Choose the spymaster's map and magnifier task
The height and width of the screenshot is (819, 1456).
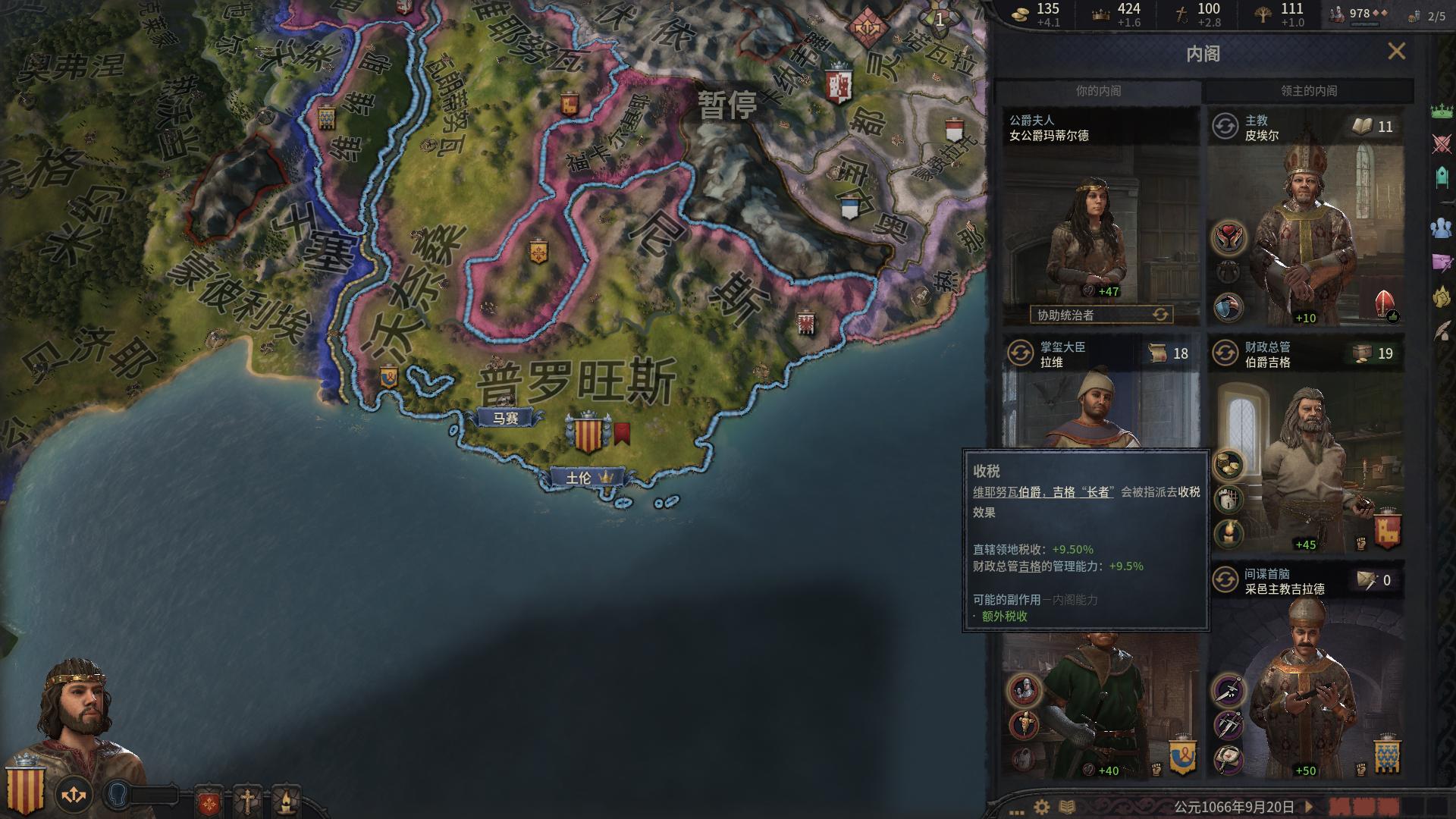[x=1228, y=758]
